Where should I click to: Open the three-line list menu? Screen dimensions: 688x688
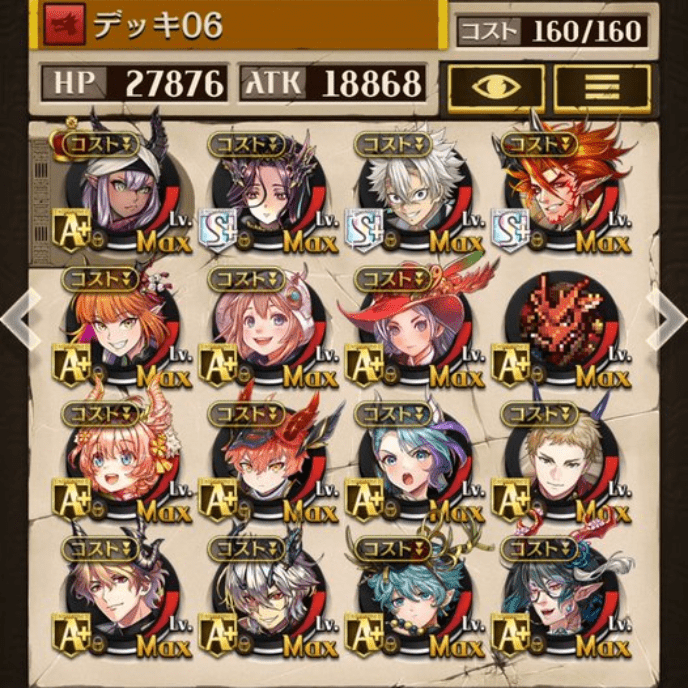601,87
